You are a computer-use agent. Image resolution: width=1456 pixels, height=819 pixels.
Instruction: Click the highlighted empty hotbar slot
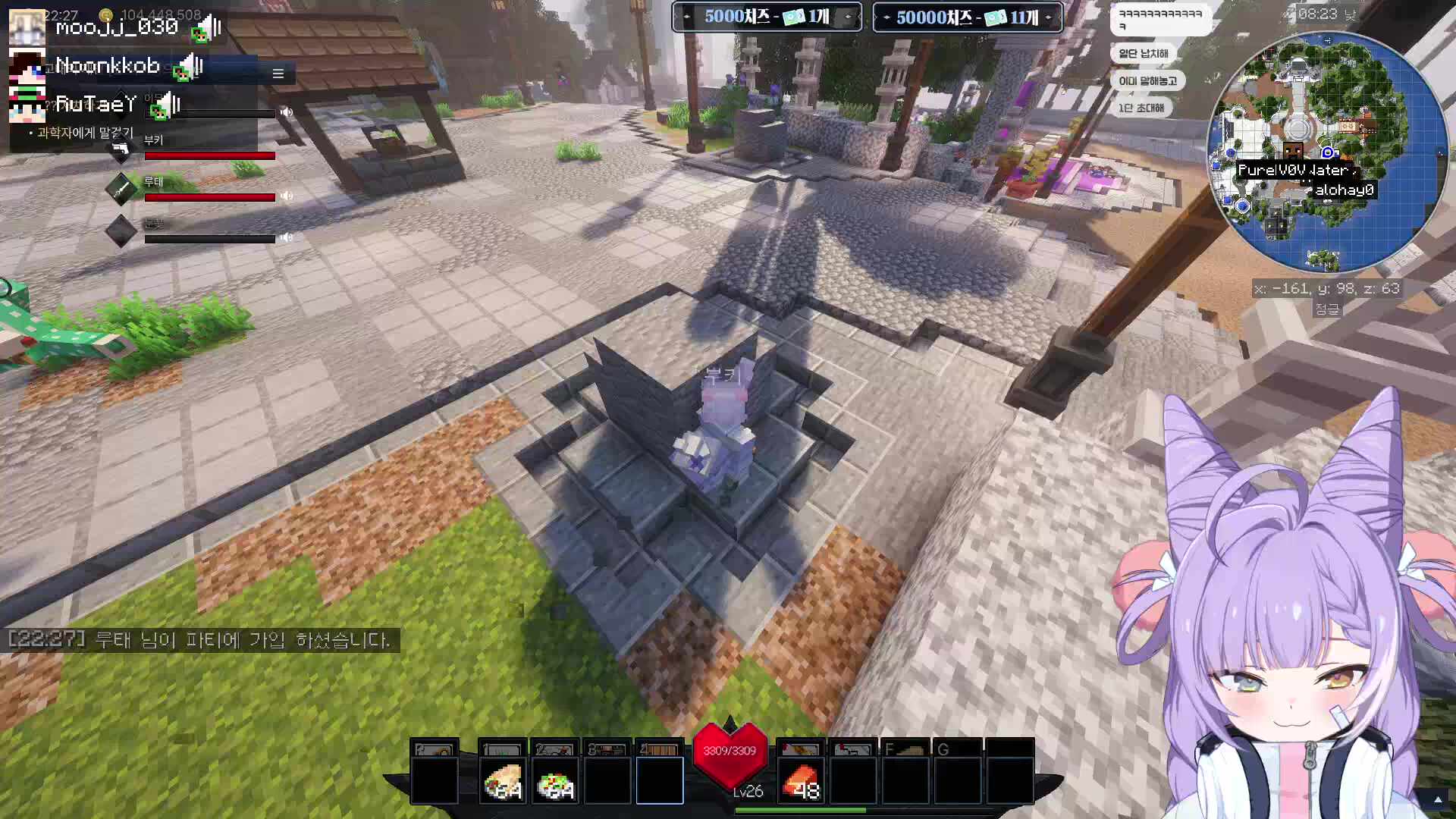pyautogui.click(x=660, y=780)
